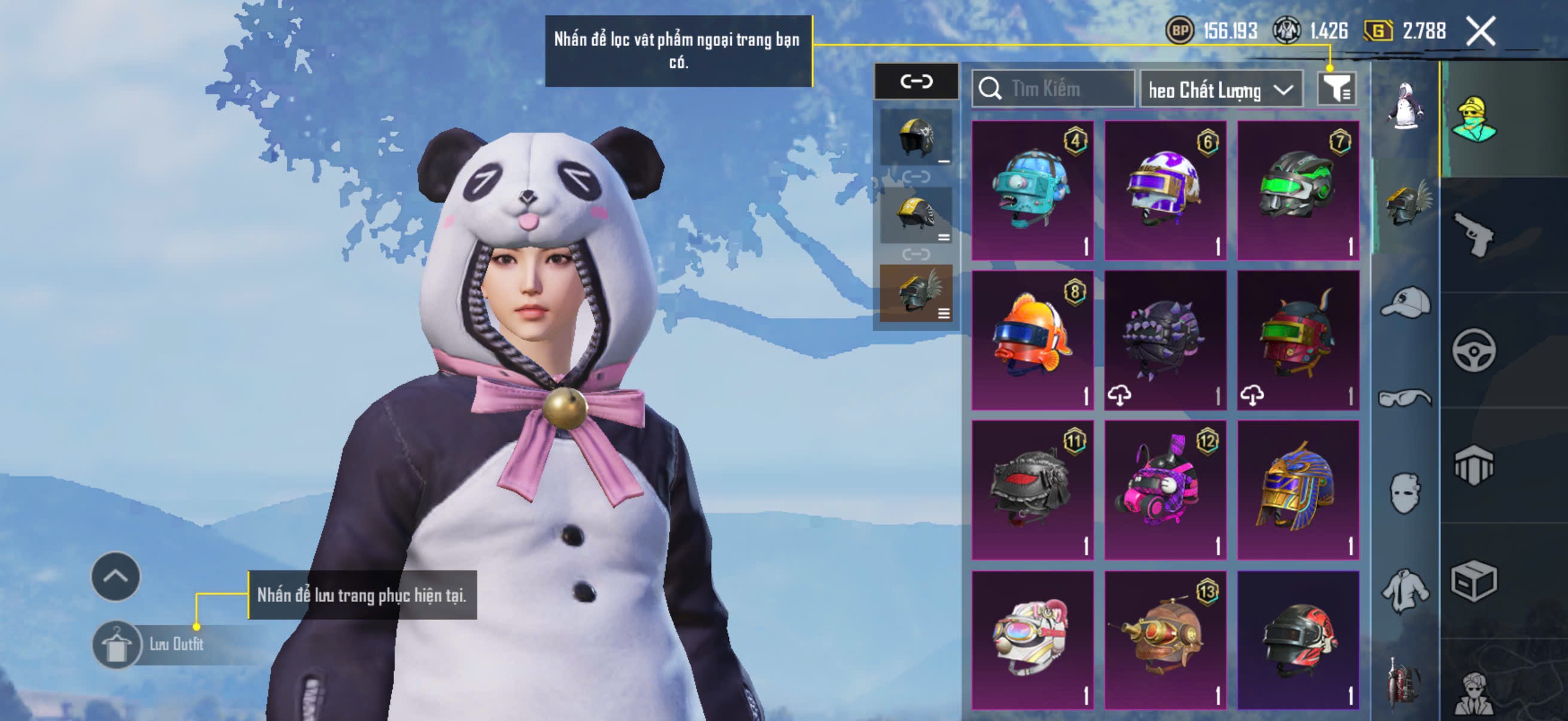Screen dimensions: 1568x721
Task: Choose the steampunk propeller helmet
Action: pos(1165,640)
